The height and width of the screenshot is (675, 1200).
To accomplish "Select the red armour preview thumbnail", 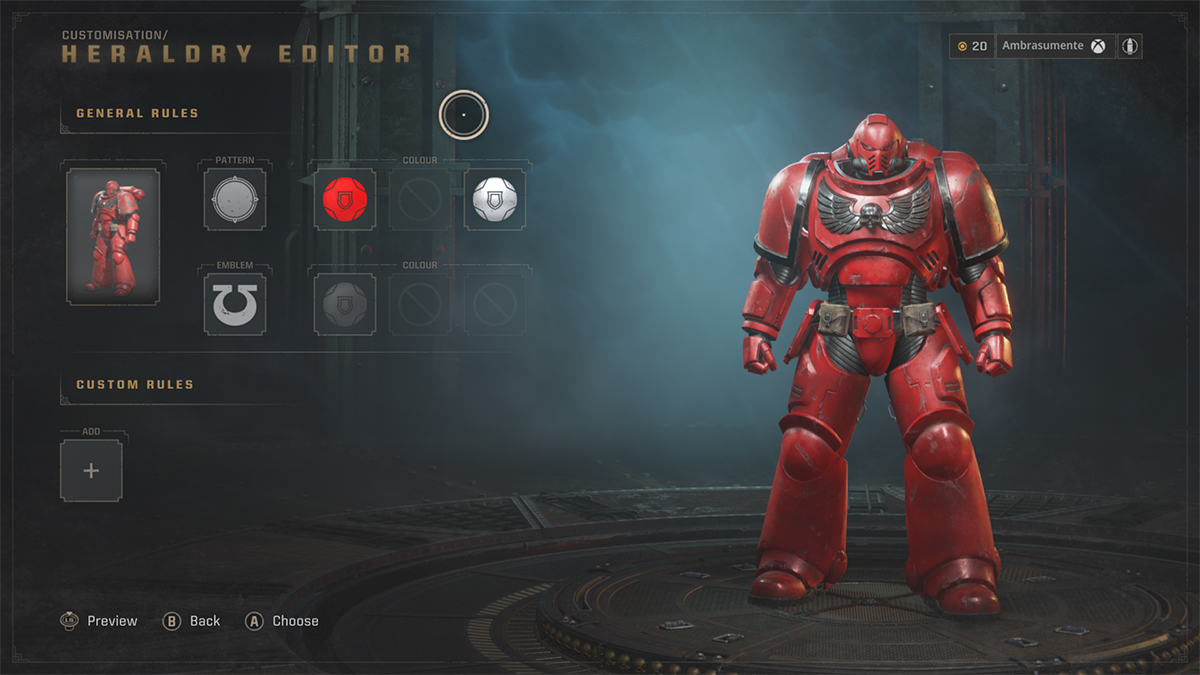I will coord(112,235).
